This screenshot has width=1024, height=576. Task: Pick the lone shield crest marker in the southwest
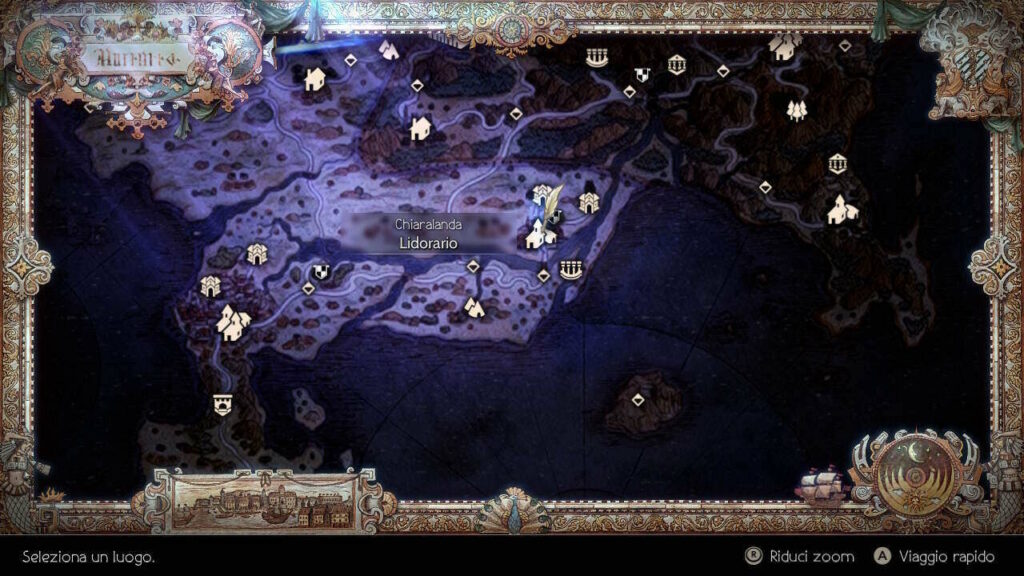tap(221, 404)
